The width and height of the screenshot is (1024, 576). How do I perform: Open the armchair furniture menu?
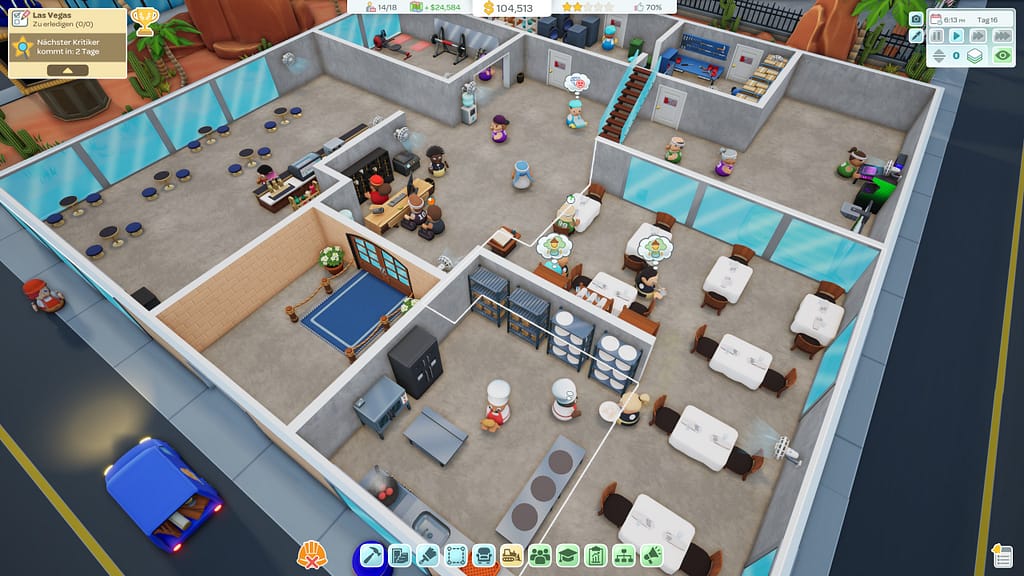click(484, 555)
